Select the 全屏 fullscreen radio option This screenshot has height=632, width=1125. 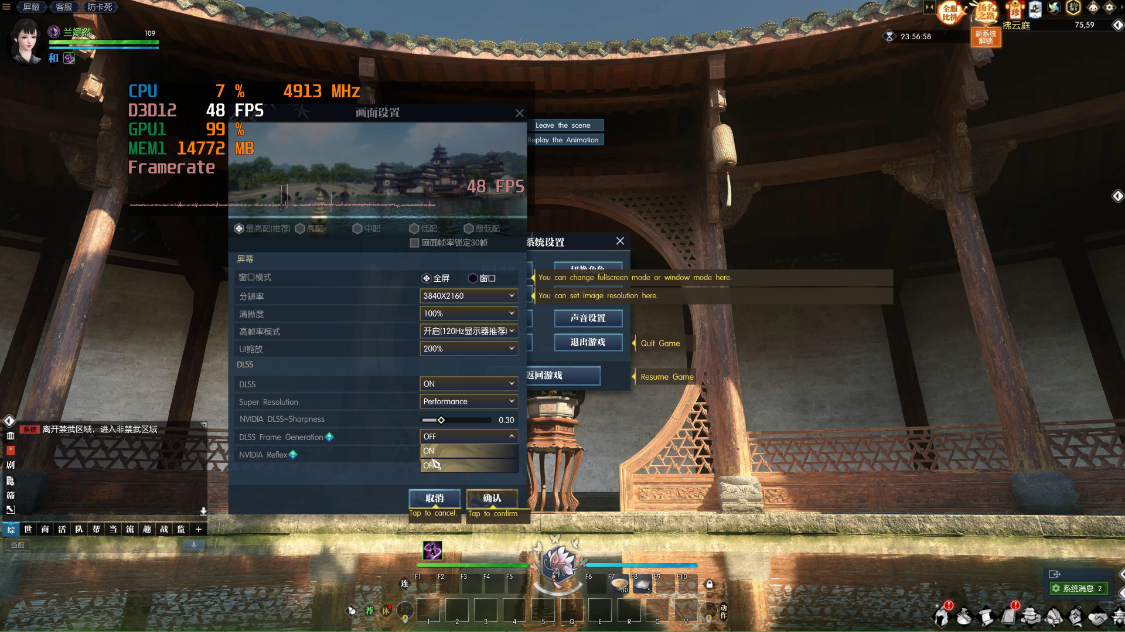(x=427, y=278)
